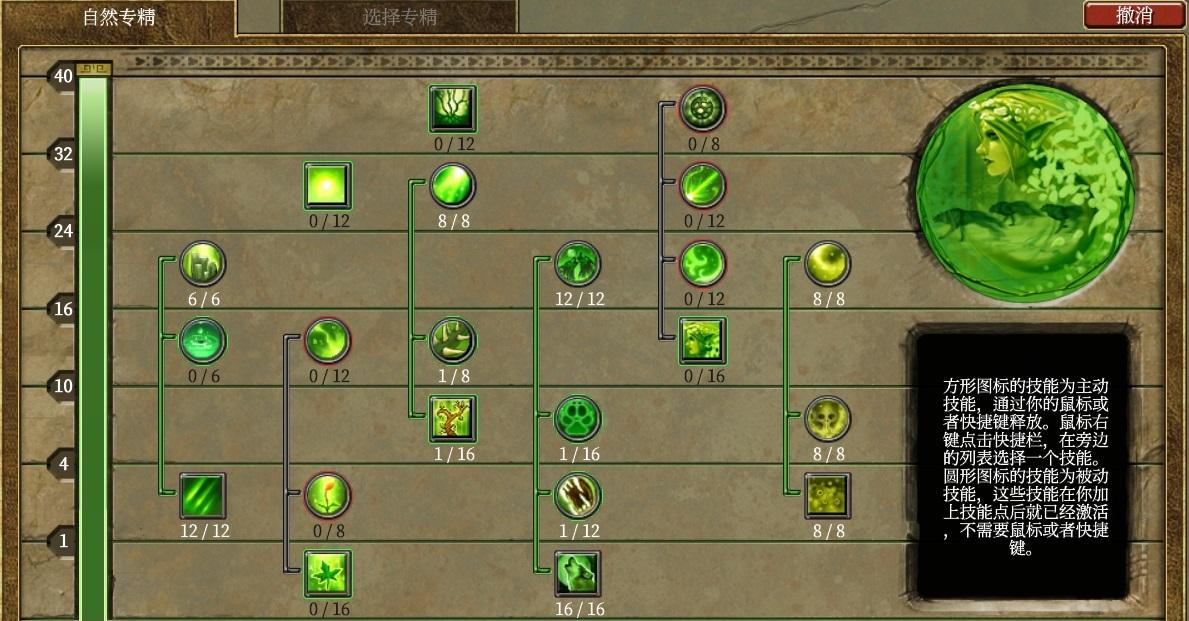Select the yellow orb skill icon
The width and height of the screenshot is (1189, 621).
pyautogui.click(x=827, y=264)
